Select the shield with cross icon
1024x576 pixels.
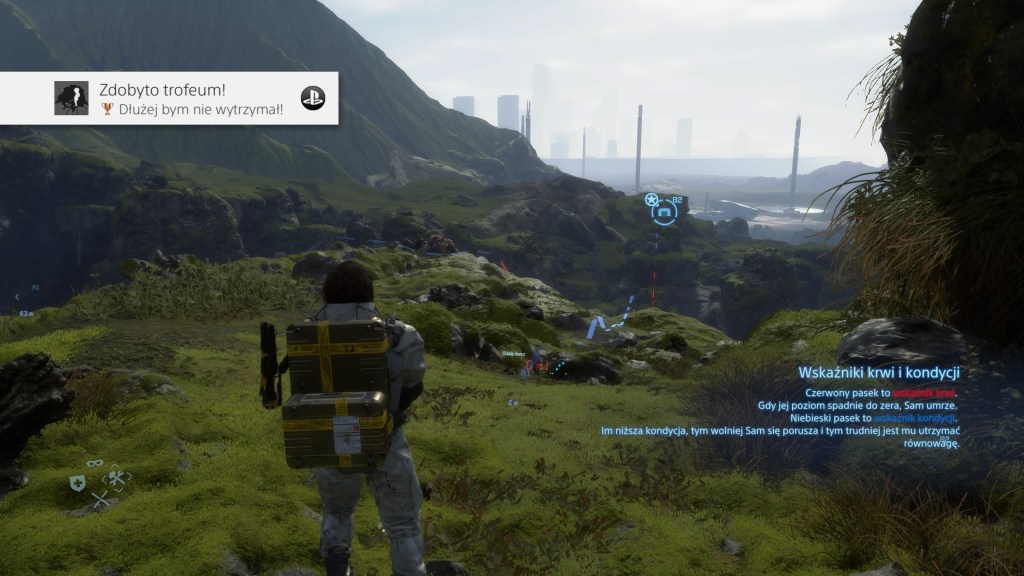point(77,484)
